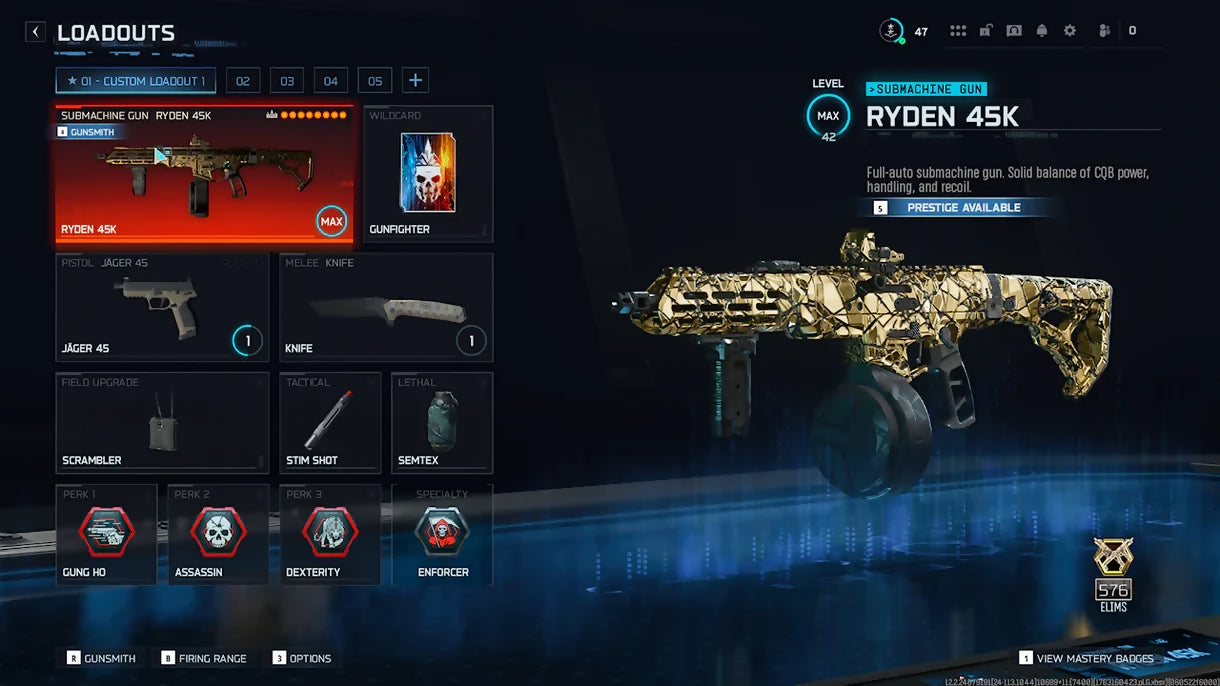Open notifications with the bell icon
Image resolution: width=1220 pixels, height=686 pixels.
1042,31
